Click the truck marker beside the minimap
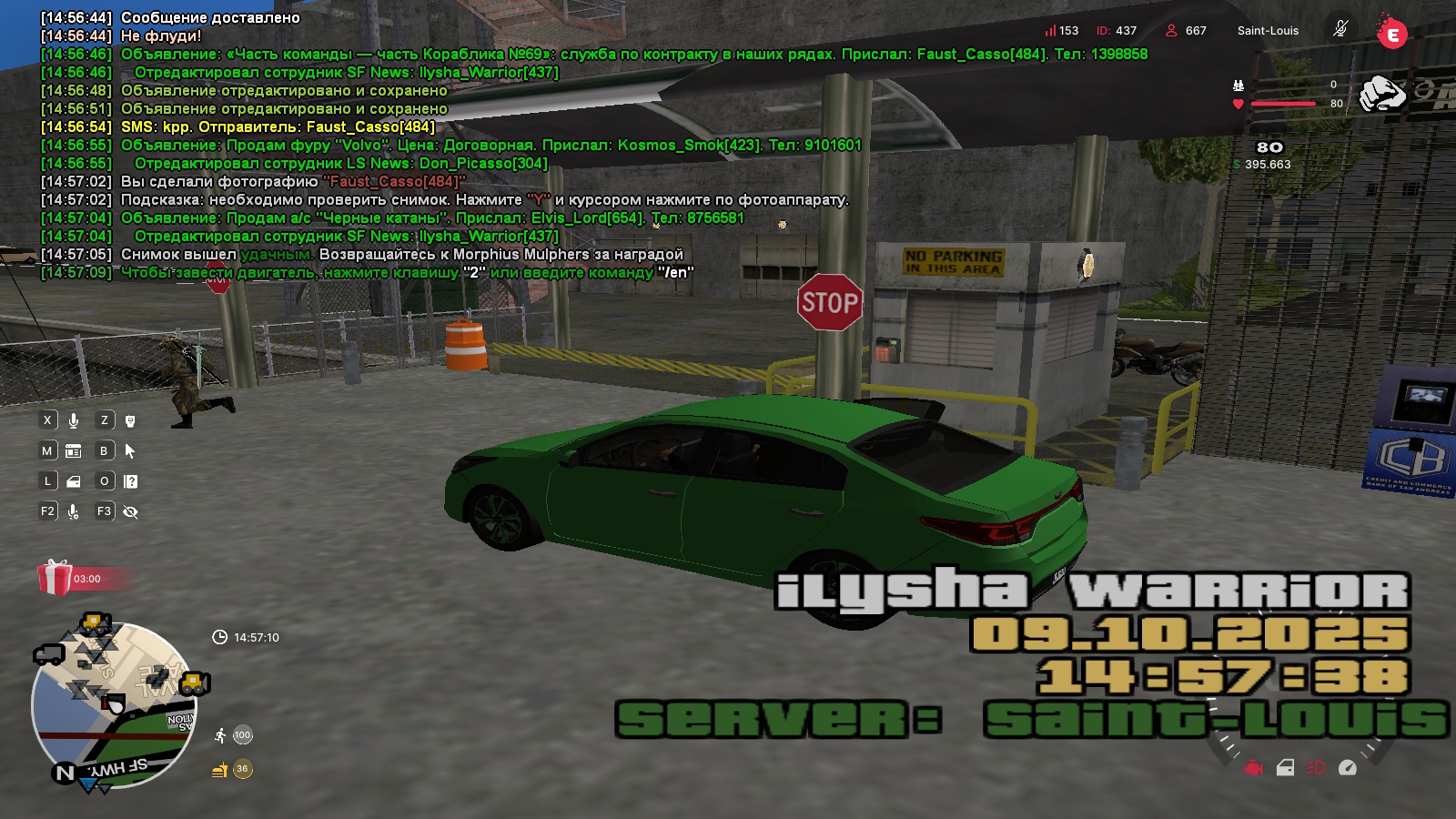 point(48,654)
